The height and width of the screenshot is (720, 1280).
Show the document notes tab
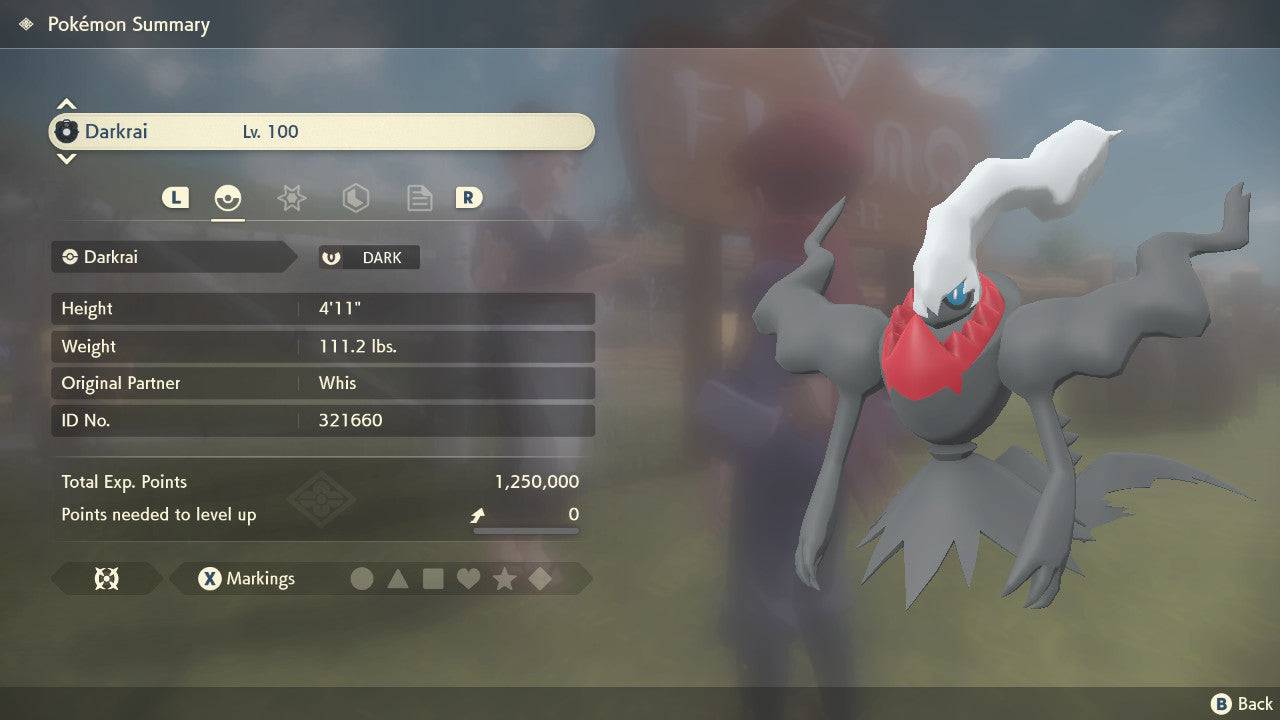click(x=419, y=198)
